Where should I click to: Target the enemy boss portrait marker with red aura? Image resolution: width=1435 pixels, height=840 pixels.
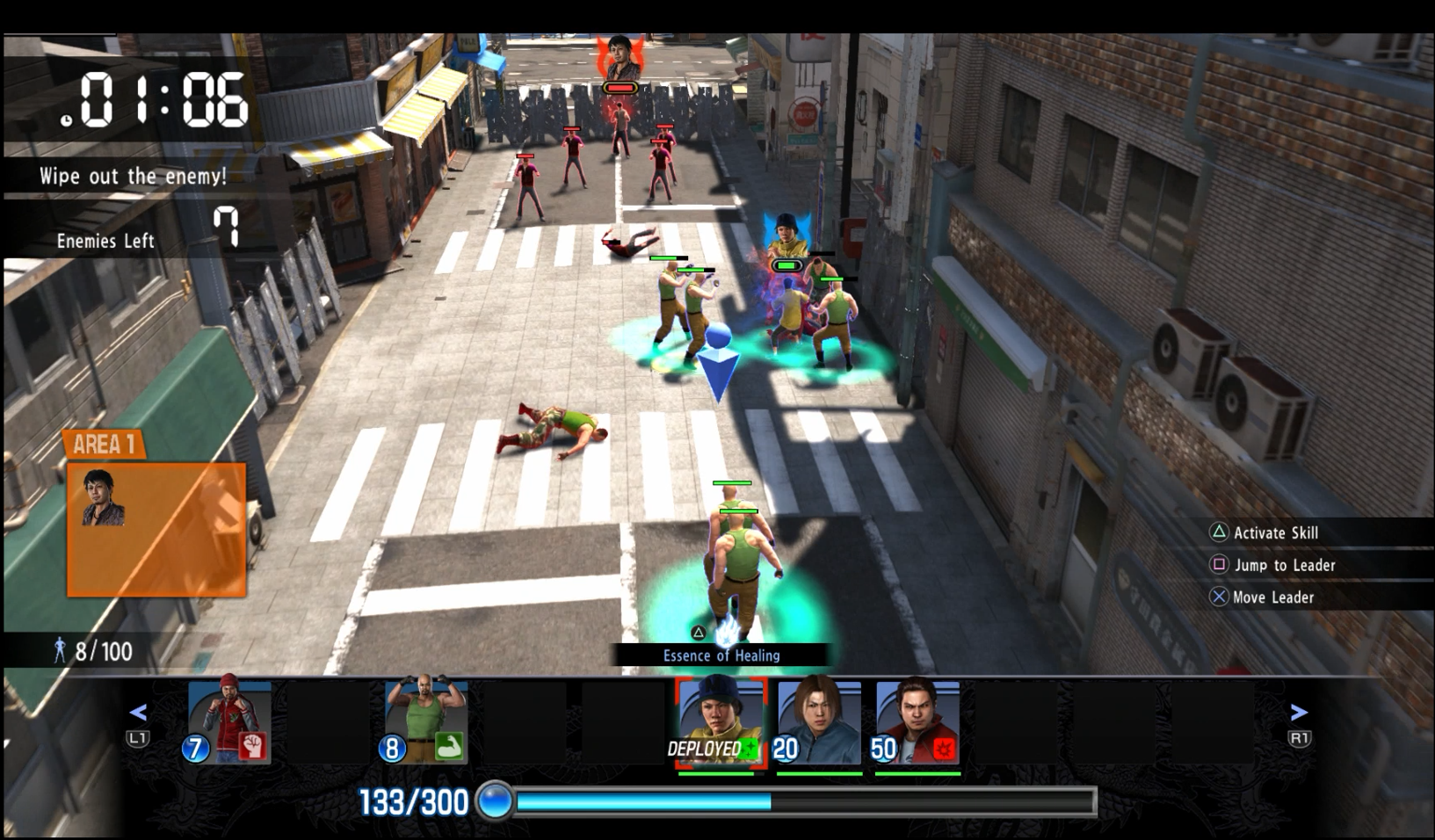point(620,58)
